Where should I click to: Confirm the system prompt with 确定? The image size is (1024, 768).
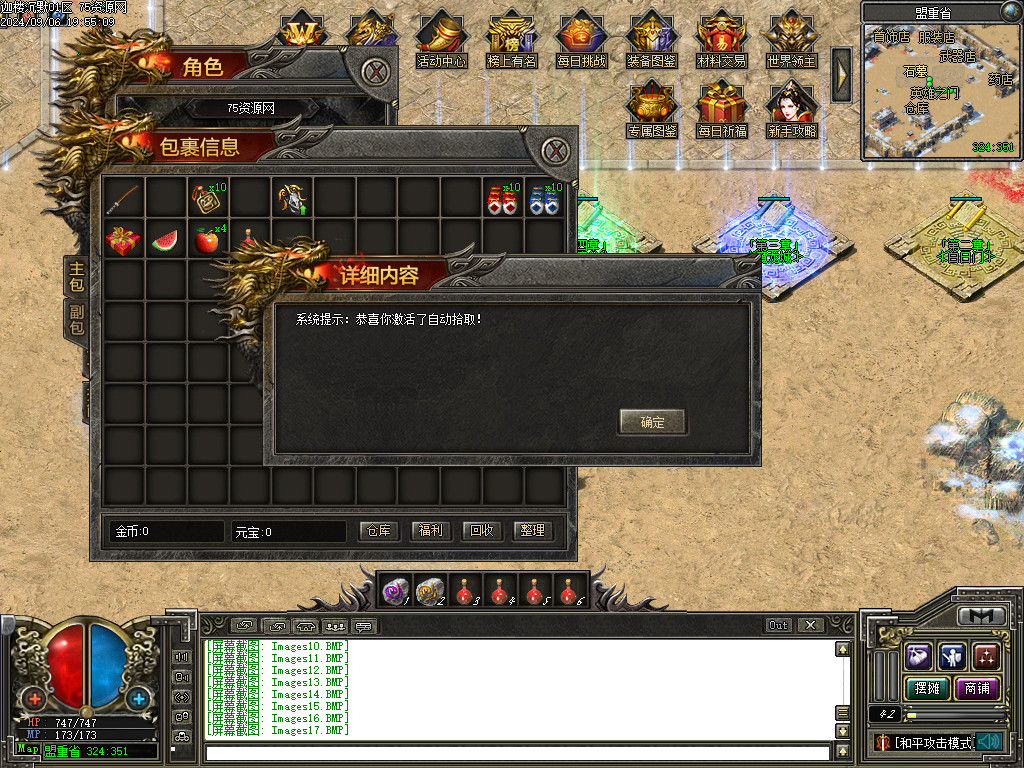click(652, 422)
